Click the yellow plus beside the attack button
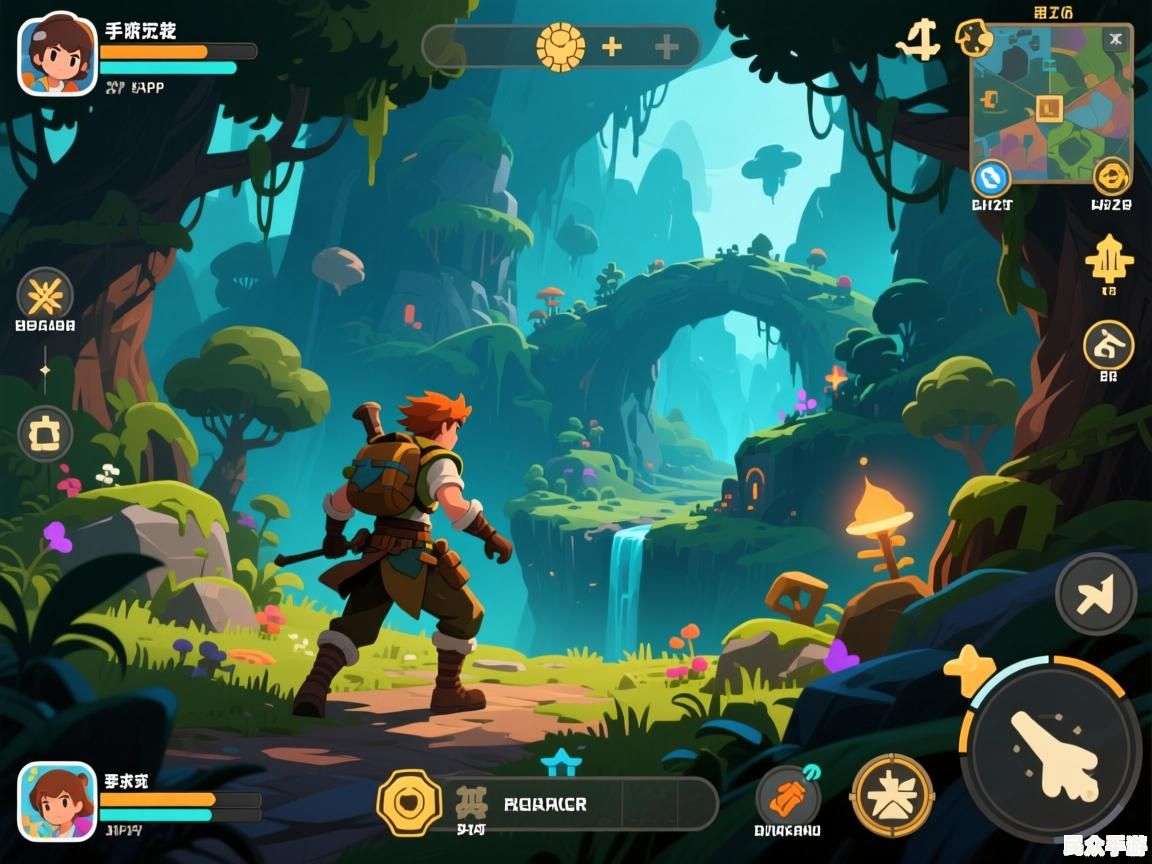This screenshot has height=864, width=1152. click(969, 670)
